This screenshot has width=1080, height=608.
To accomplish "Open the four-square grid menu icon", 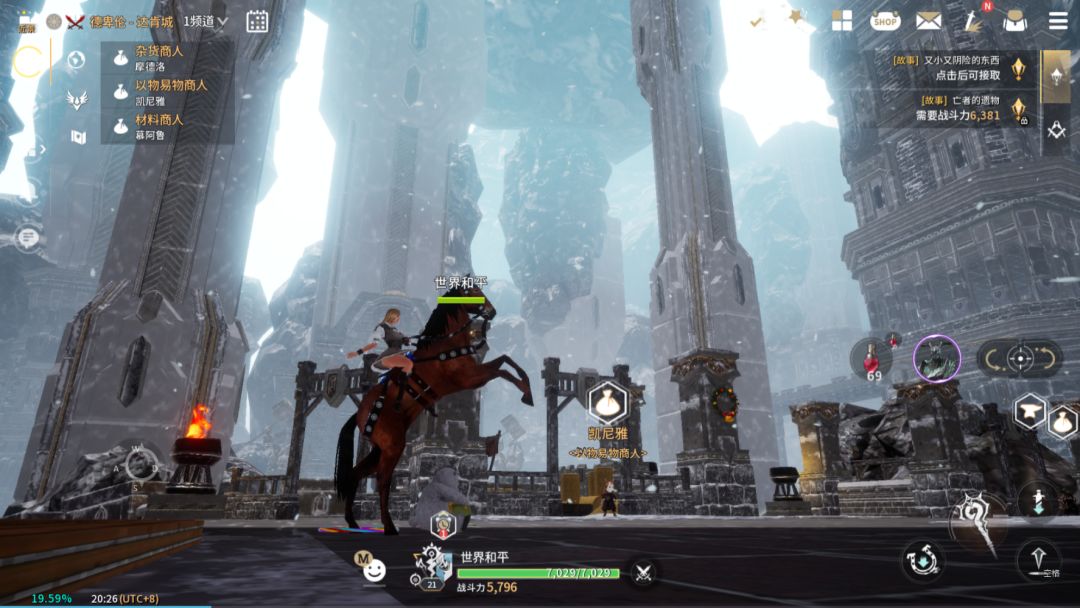I will 842,21.
